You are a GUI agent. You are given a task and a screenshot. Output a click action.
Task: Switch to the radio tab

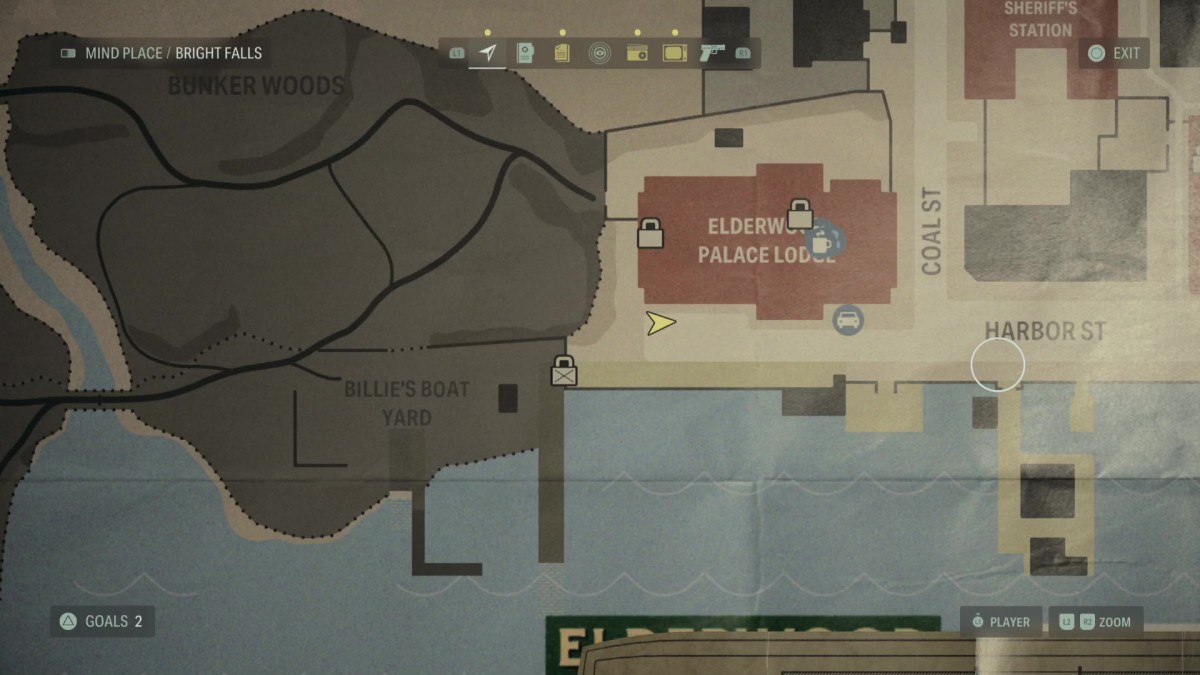[637, 53]
